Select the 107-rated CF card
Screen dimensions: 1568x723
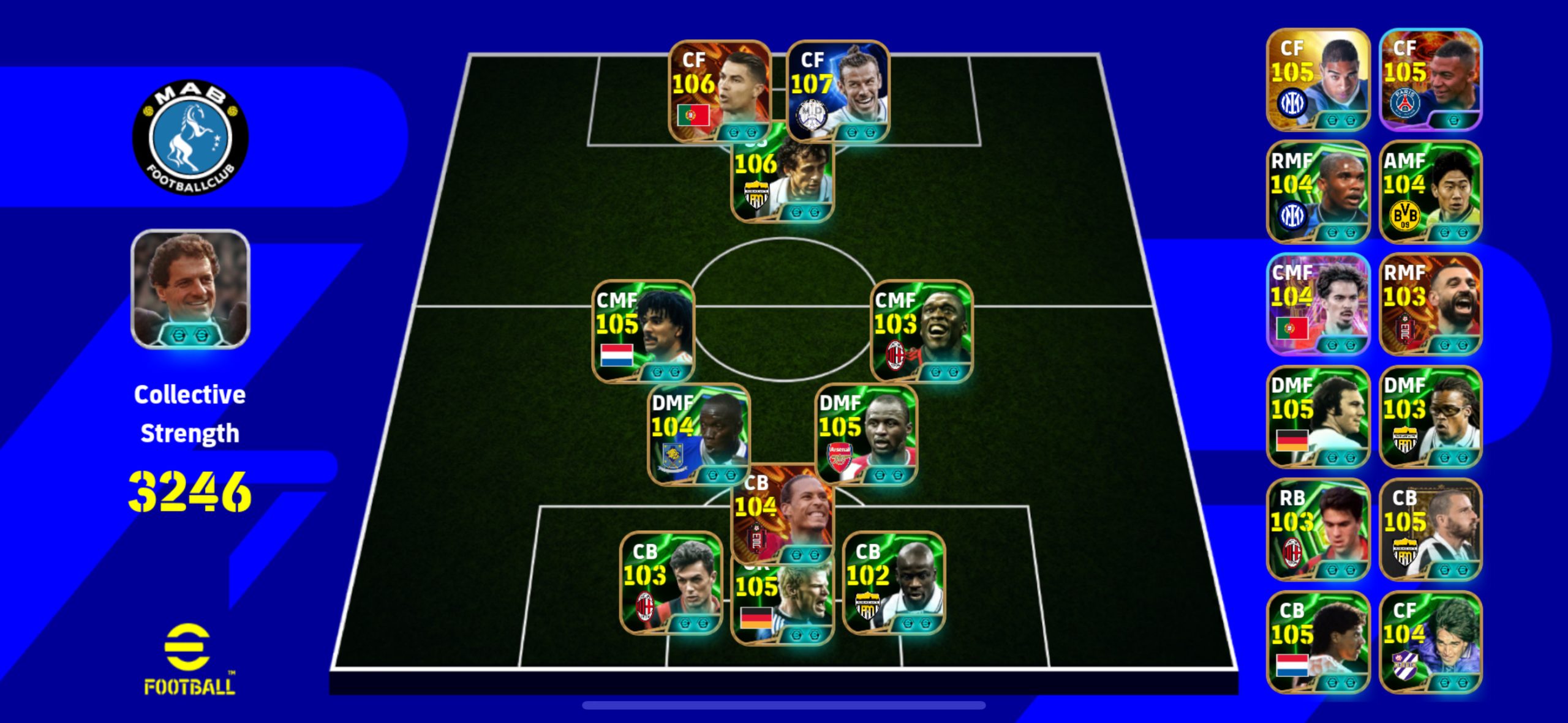pos(838,90)
